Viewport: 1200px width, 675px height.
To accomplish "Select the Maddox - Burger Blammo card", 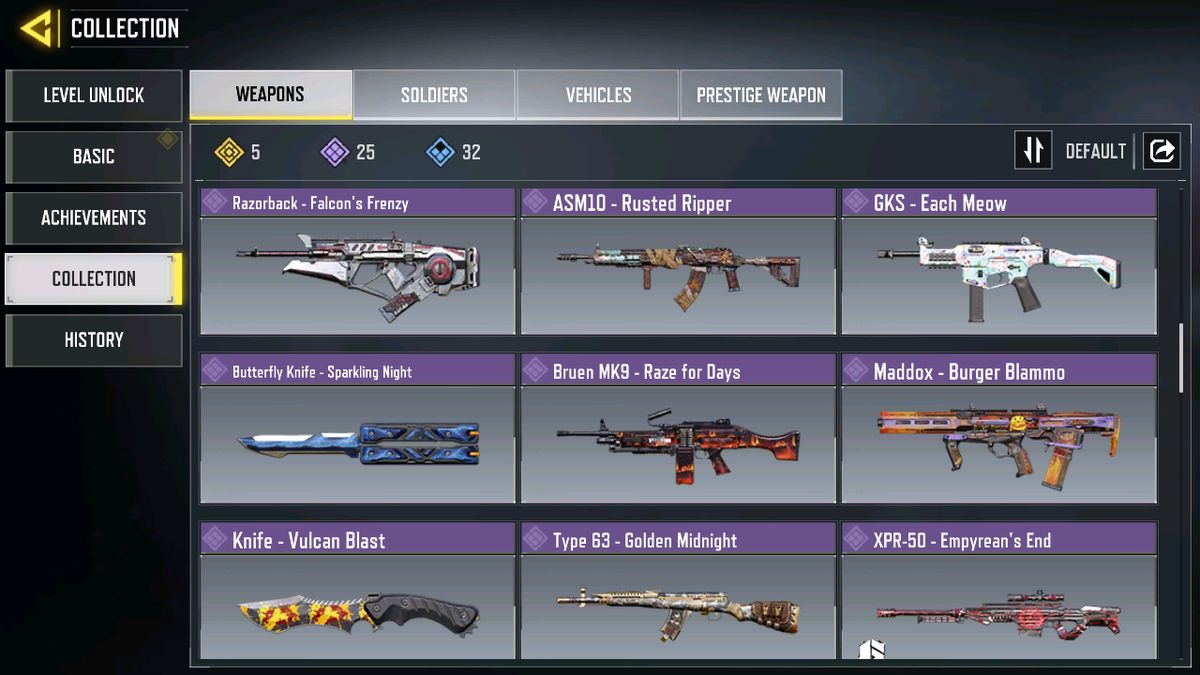I will click(x=998, y=430).
